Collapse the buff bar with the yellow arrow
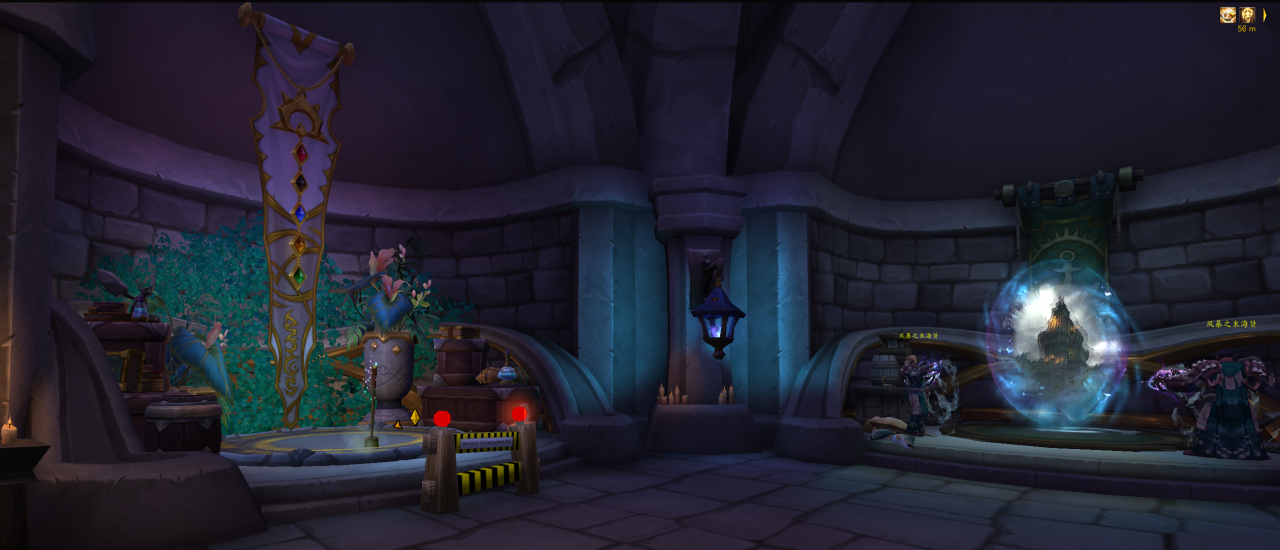The width and height of the screenshot is (1280, 550). 1264,15
